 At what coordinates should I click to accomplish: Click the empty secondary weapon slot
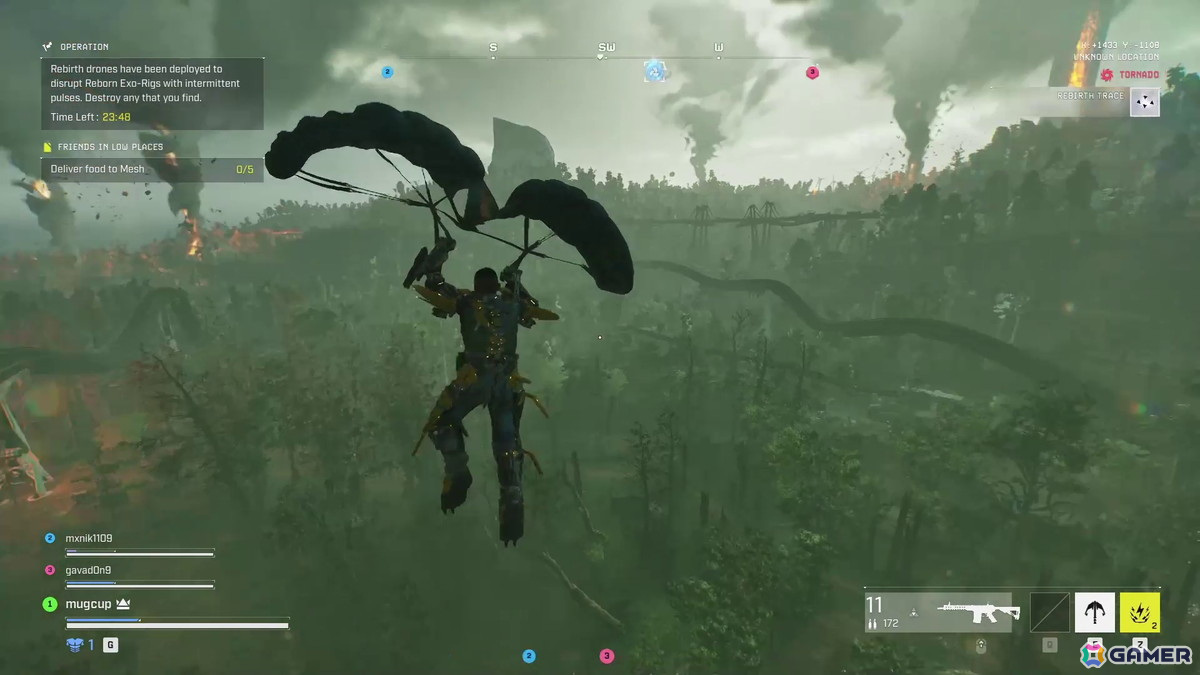1049,612
